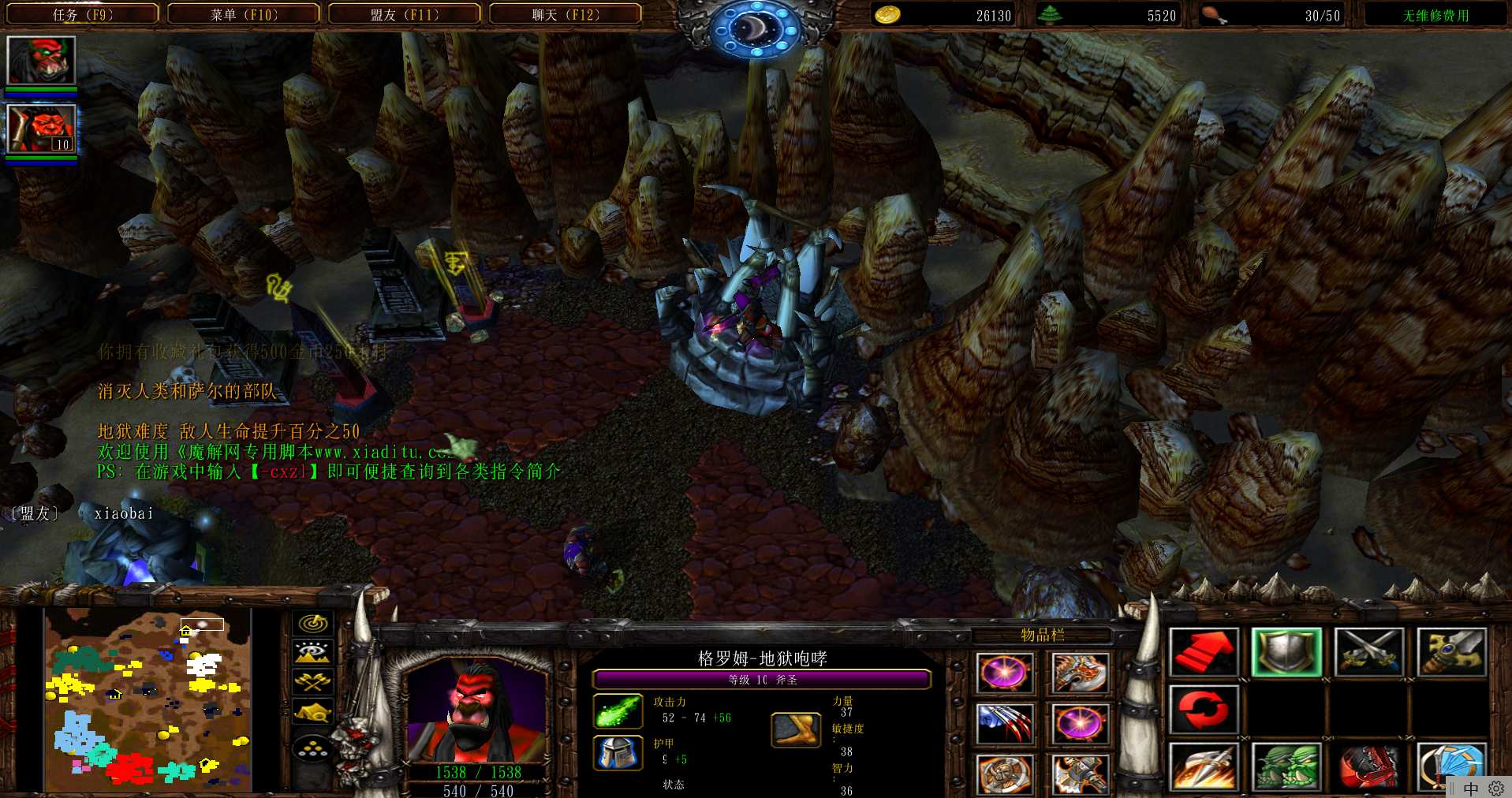Choose the crossed swords attack command
The width and height of the screenshot is (1512, 798).
pyautogui.click(x=1368, y=652)
